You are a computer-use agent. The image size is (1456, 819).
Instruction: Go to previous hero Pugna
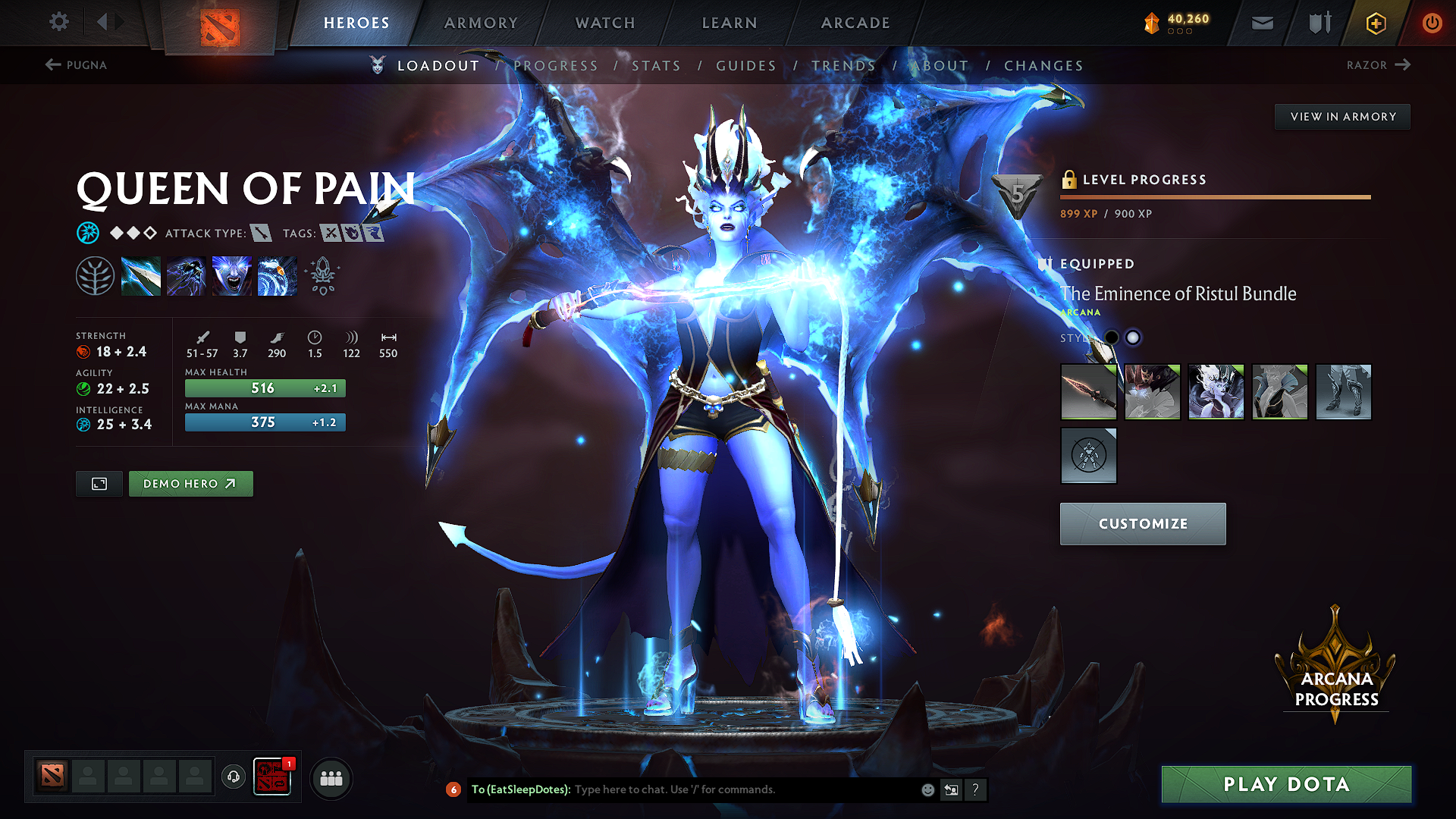pos(76,65)
